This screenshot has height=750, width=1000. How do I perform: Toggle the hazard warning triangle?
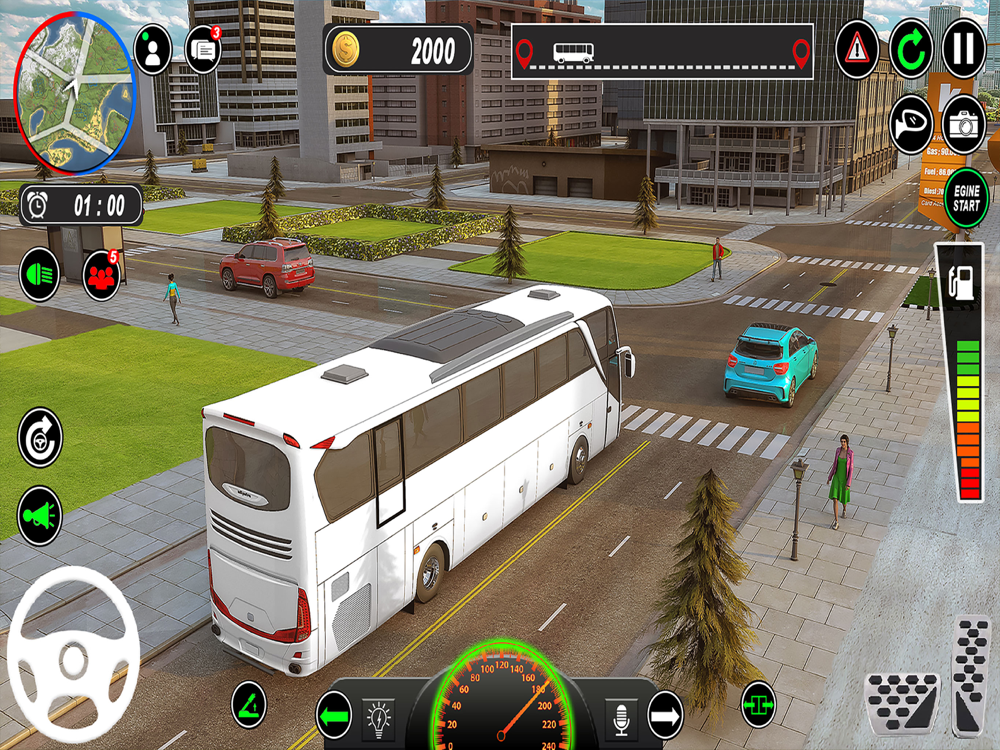tap(856, 48)
